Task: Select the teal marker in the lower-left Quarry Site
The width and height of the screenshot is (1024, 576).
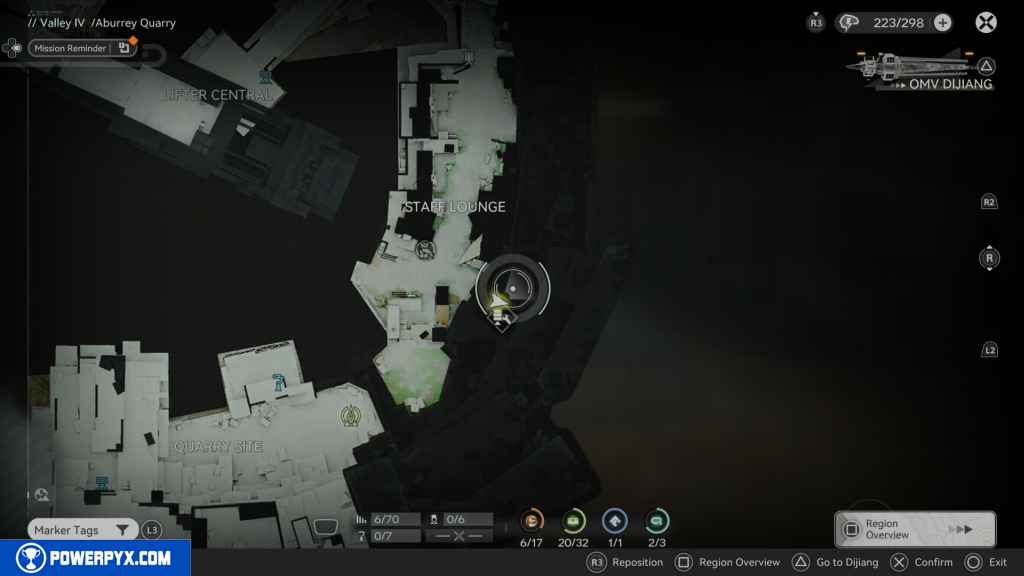Action: tap(102, 484)
